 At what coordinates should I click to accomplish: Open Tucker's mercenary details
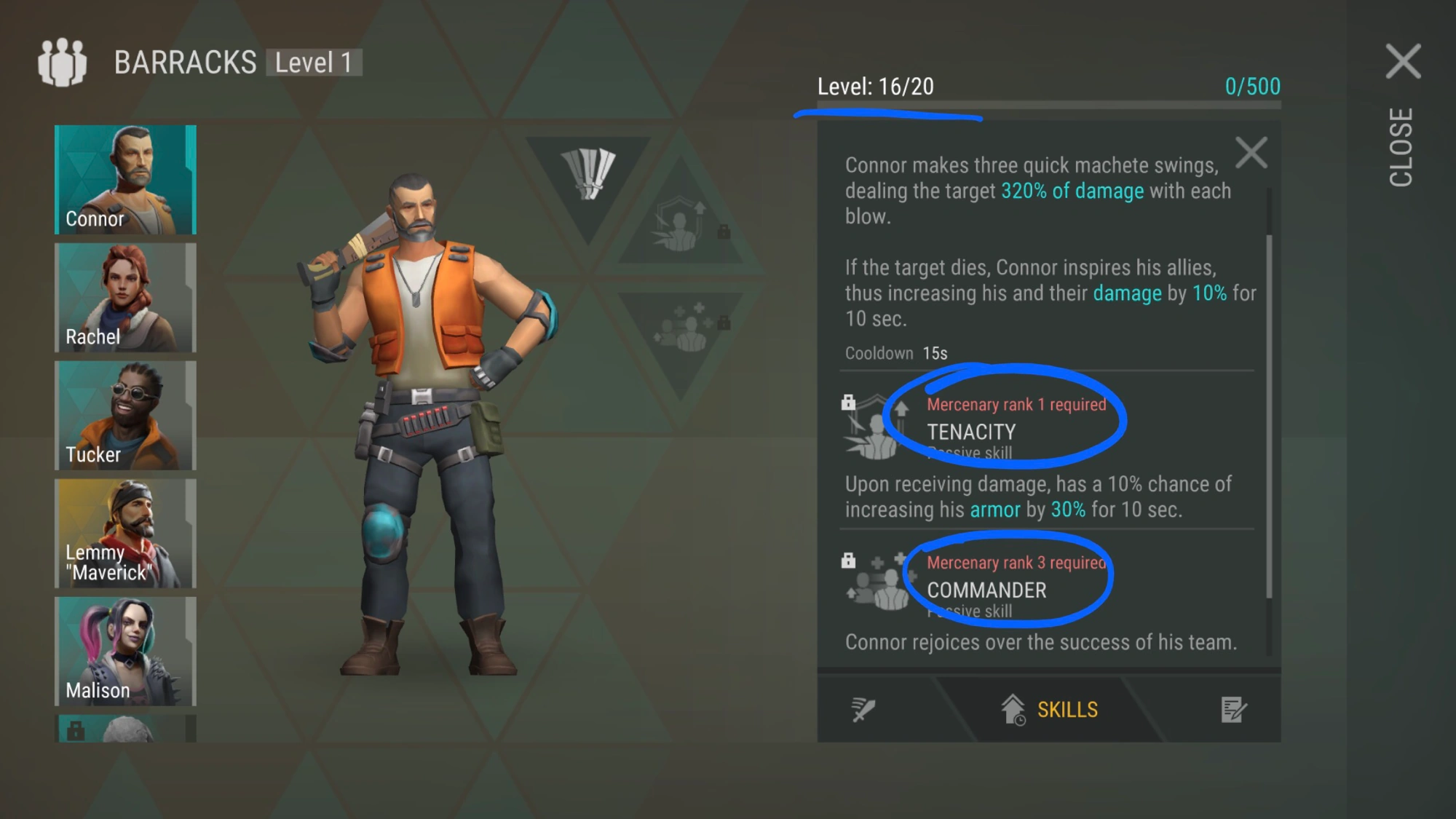pyautogui.click(x=125, y=415)
